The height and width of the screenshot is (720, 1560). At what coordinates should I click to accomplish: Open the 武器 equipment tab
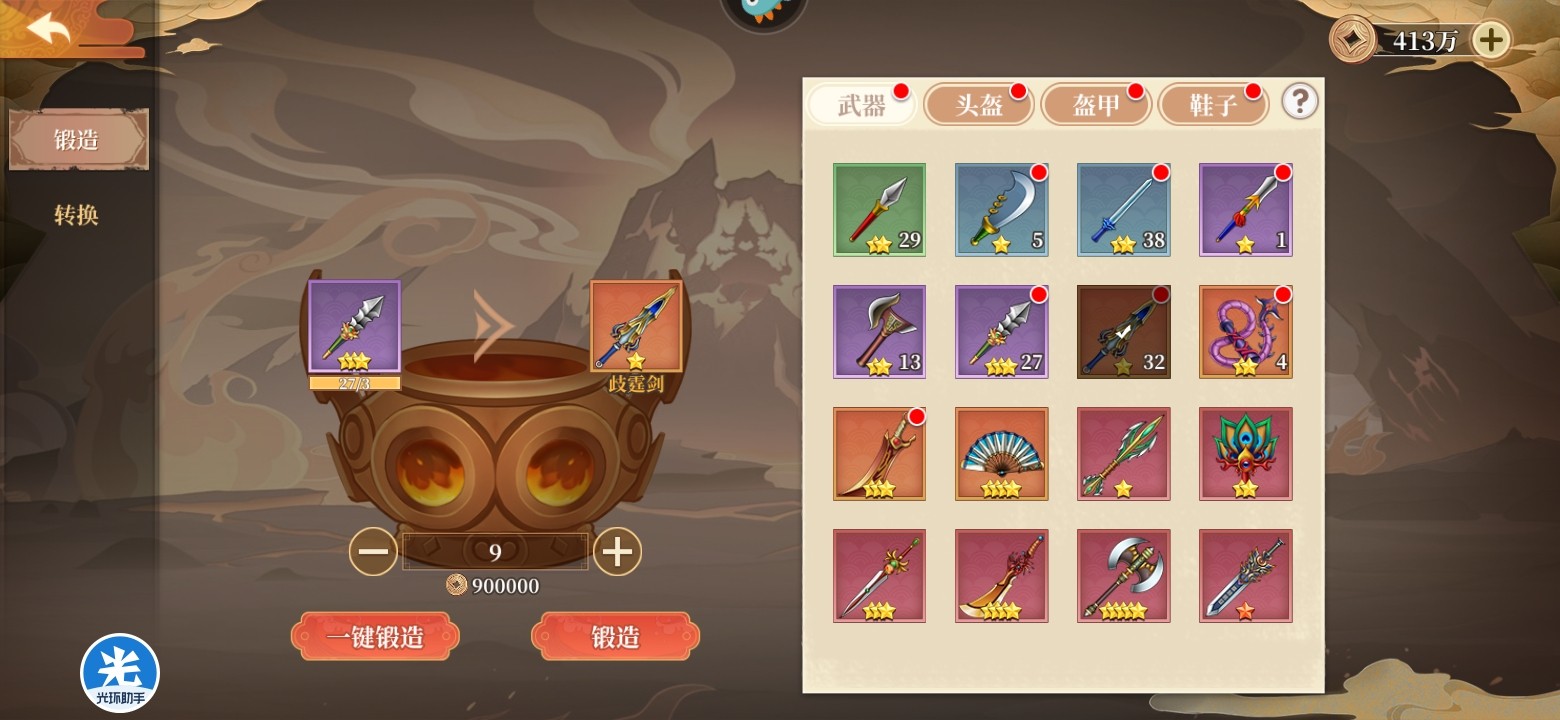pyautogui.click(x=862, y=106)
